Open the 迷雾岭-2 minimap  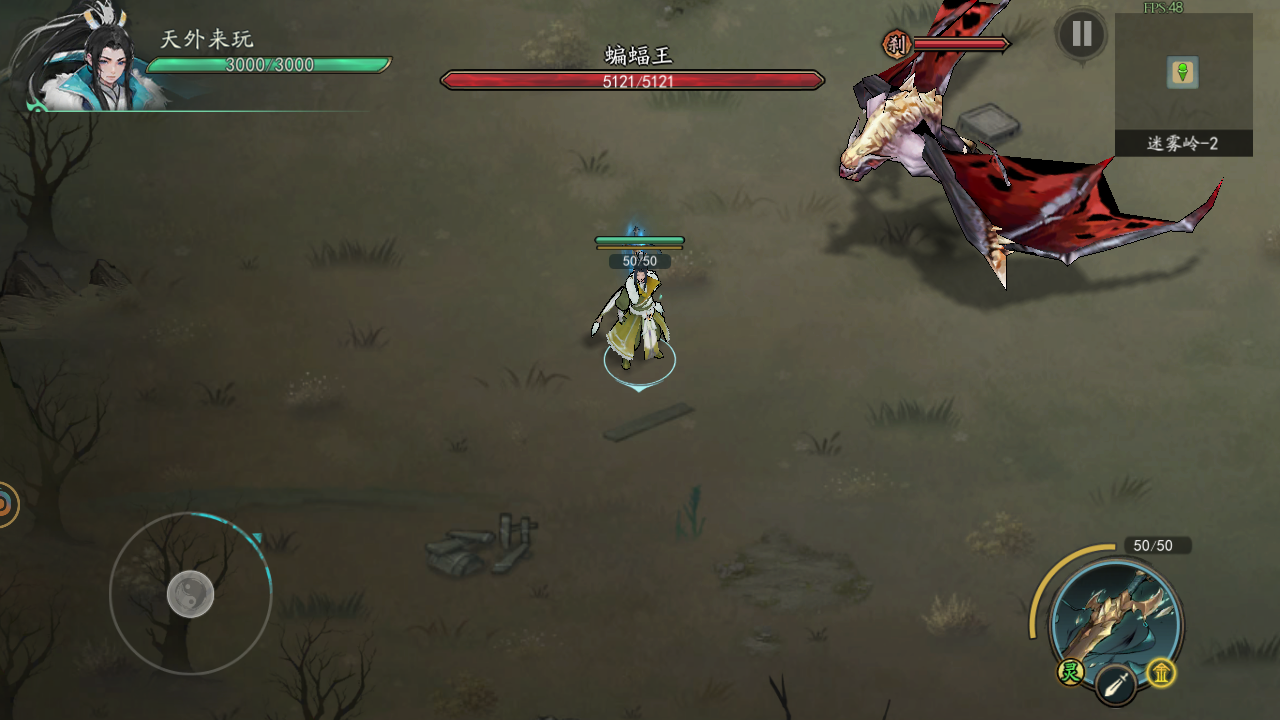pyautogui.click(x=1183, y=85)
